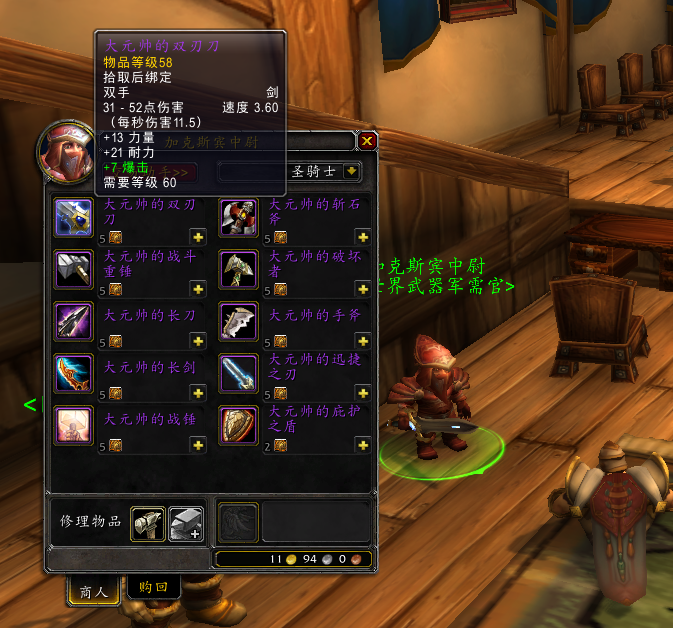This screenshot has height=628, width=673.
Task: Click the plus button beside 大元帅的庇护之盾
Action: pos(362,445)
